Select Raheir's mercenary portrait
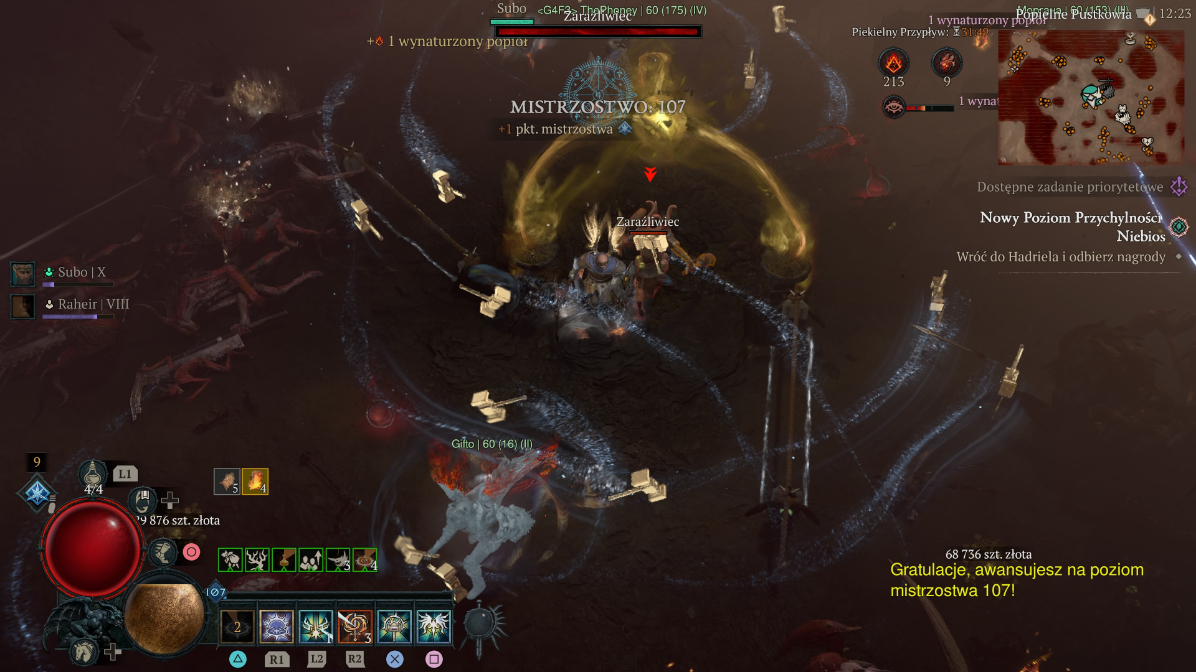Viewport: 1196px width, 672px height. tap(23, 305)
